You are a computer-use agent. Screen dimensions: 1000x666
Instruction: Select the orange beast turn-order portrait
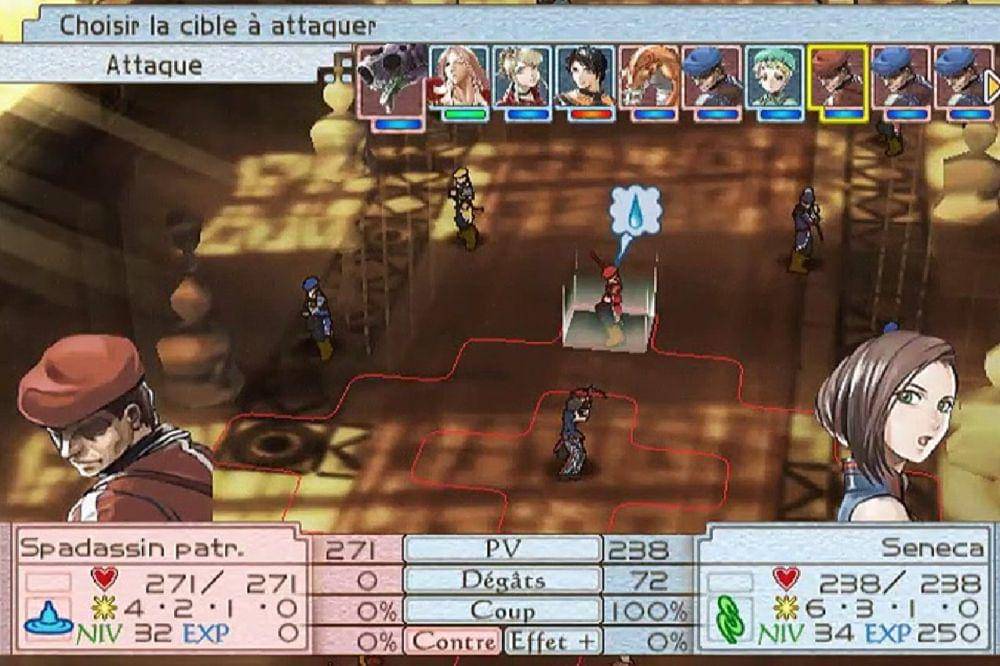coord(648,77)
